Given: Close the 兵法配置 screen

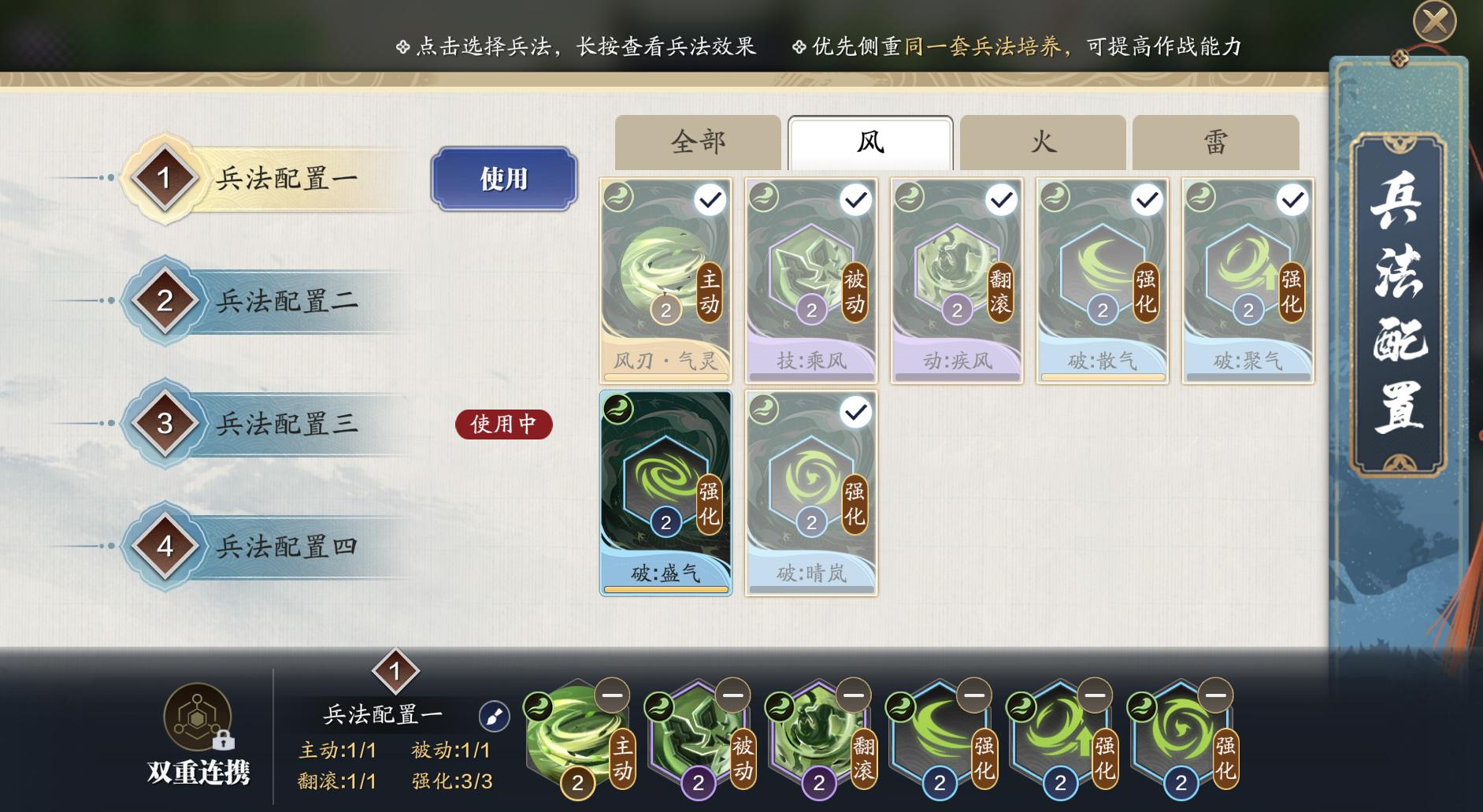Looking at the screenshot, I should tap(1434, 21).
